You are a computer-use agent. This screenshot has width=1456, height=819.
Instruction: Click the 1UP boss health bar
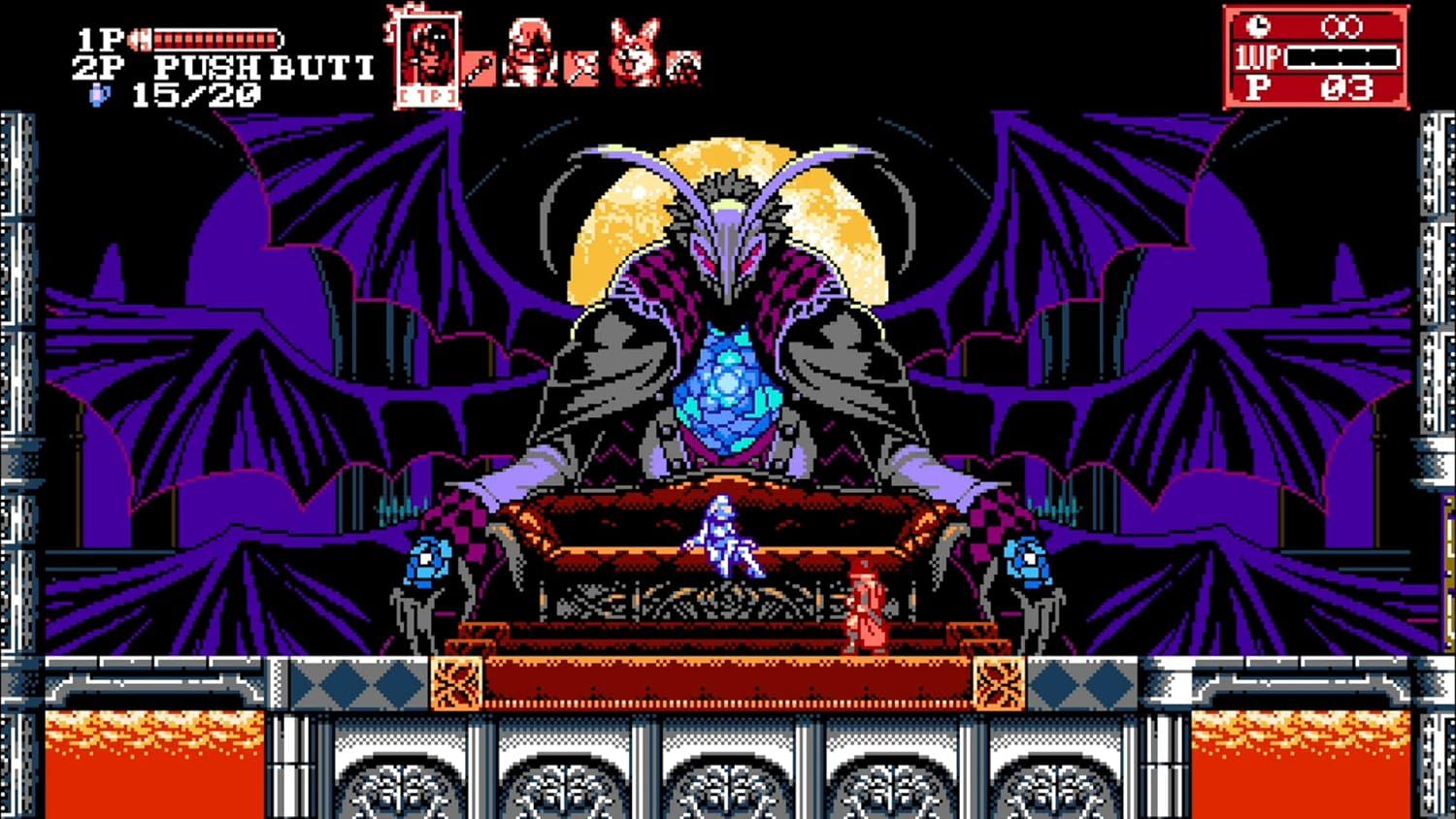click(x=1344, y=58)
